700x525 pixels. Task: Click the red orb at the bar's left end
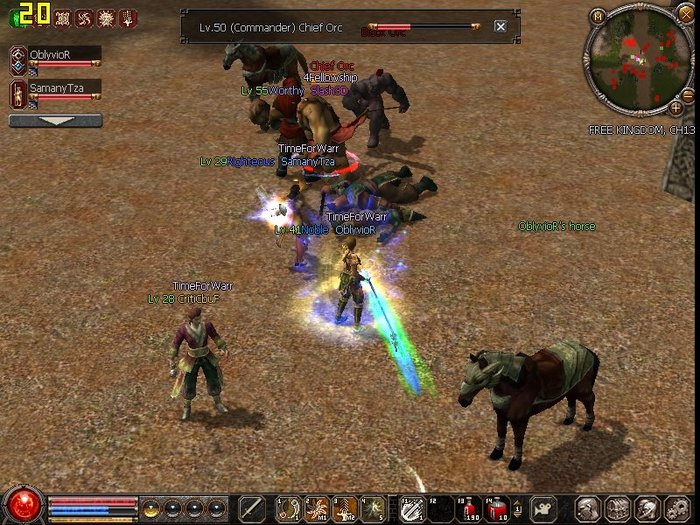[x=22, y=504]
